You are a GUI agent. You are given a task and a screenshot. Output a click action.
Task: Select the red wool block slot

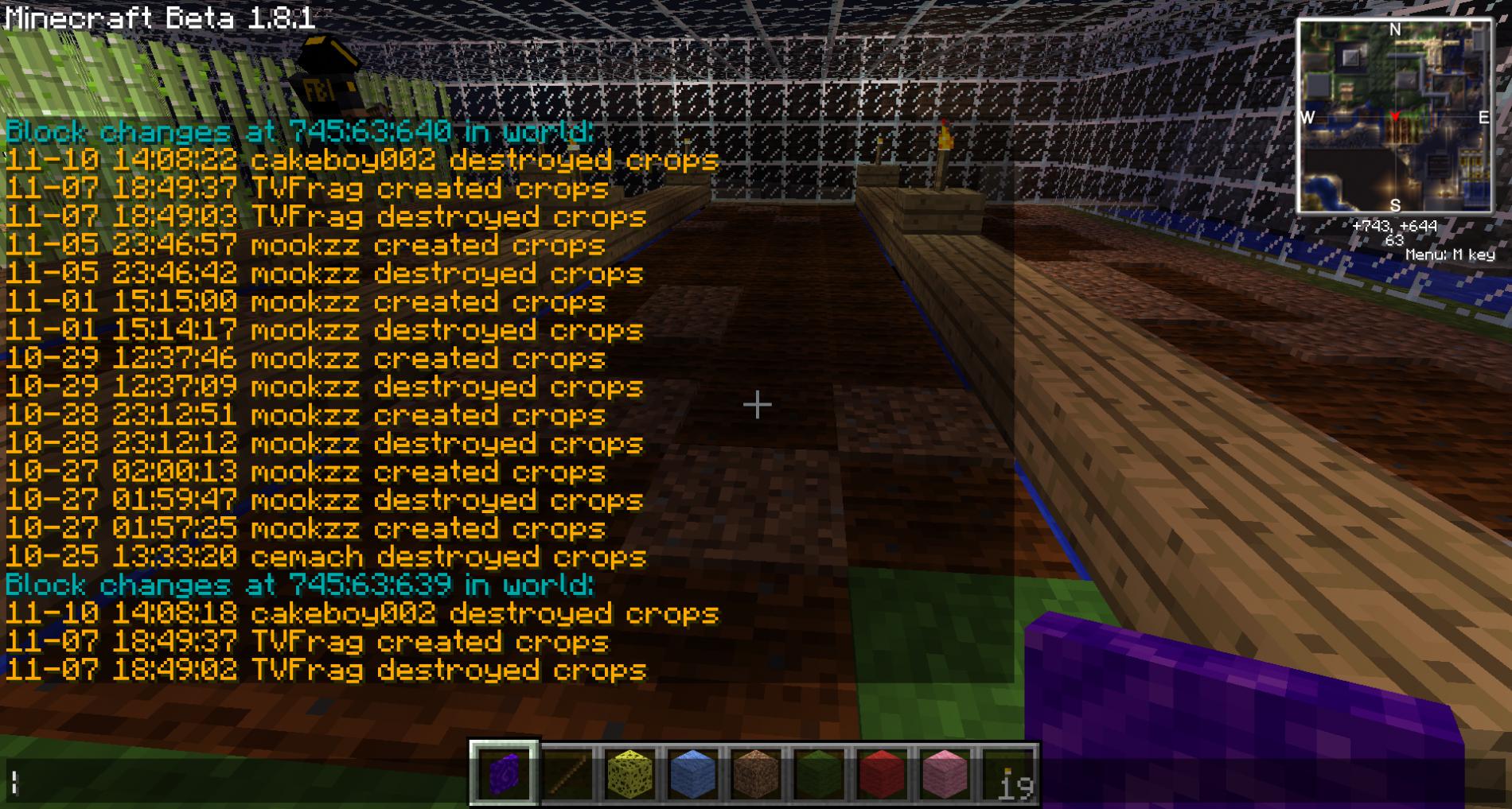(x=881, y=773)
